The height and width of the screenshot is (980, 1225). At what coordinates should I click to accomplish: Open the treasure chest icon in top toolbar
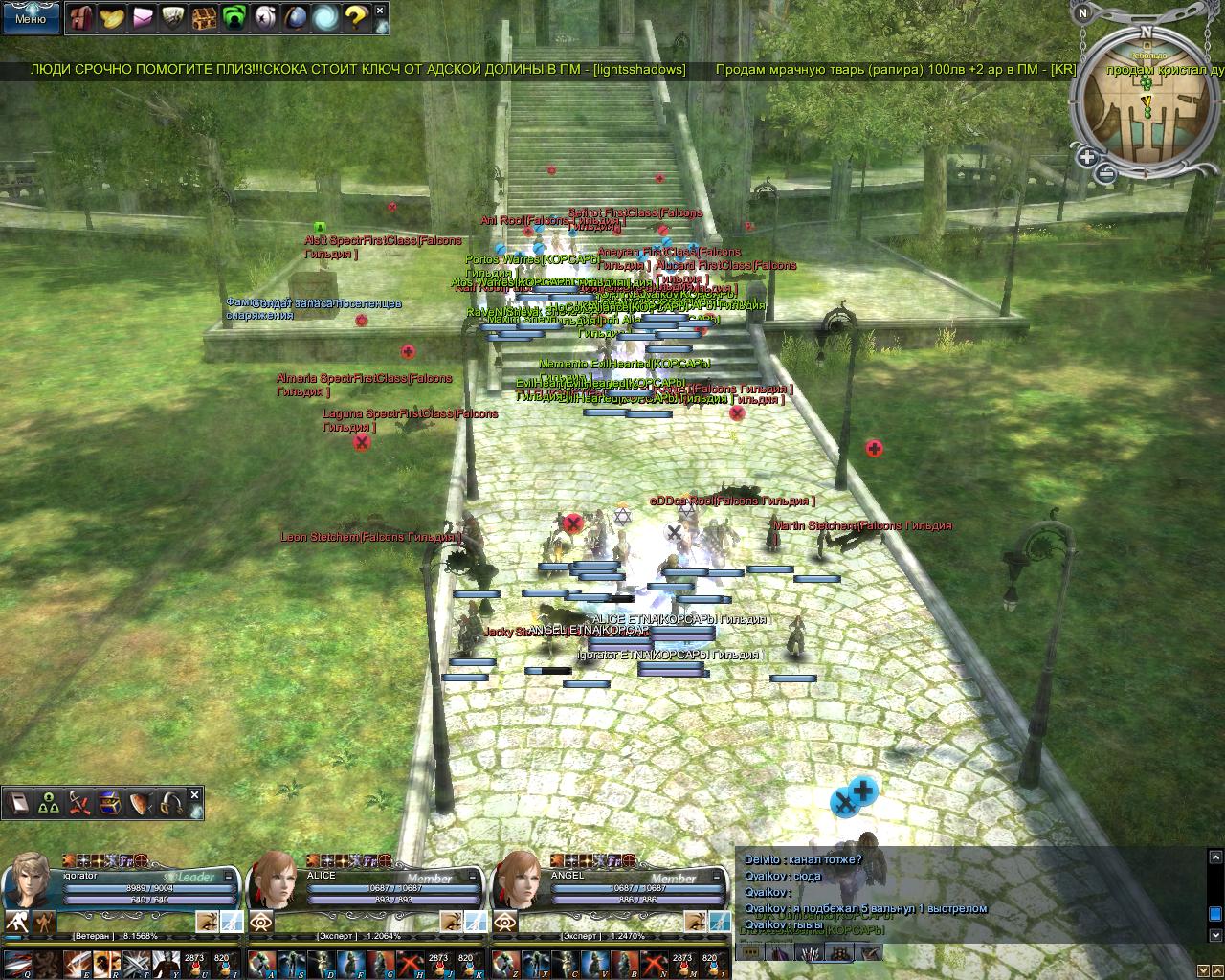coord(204,17)
